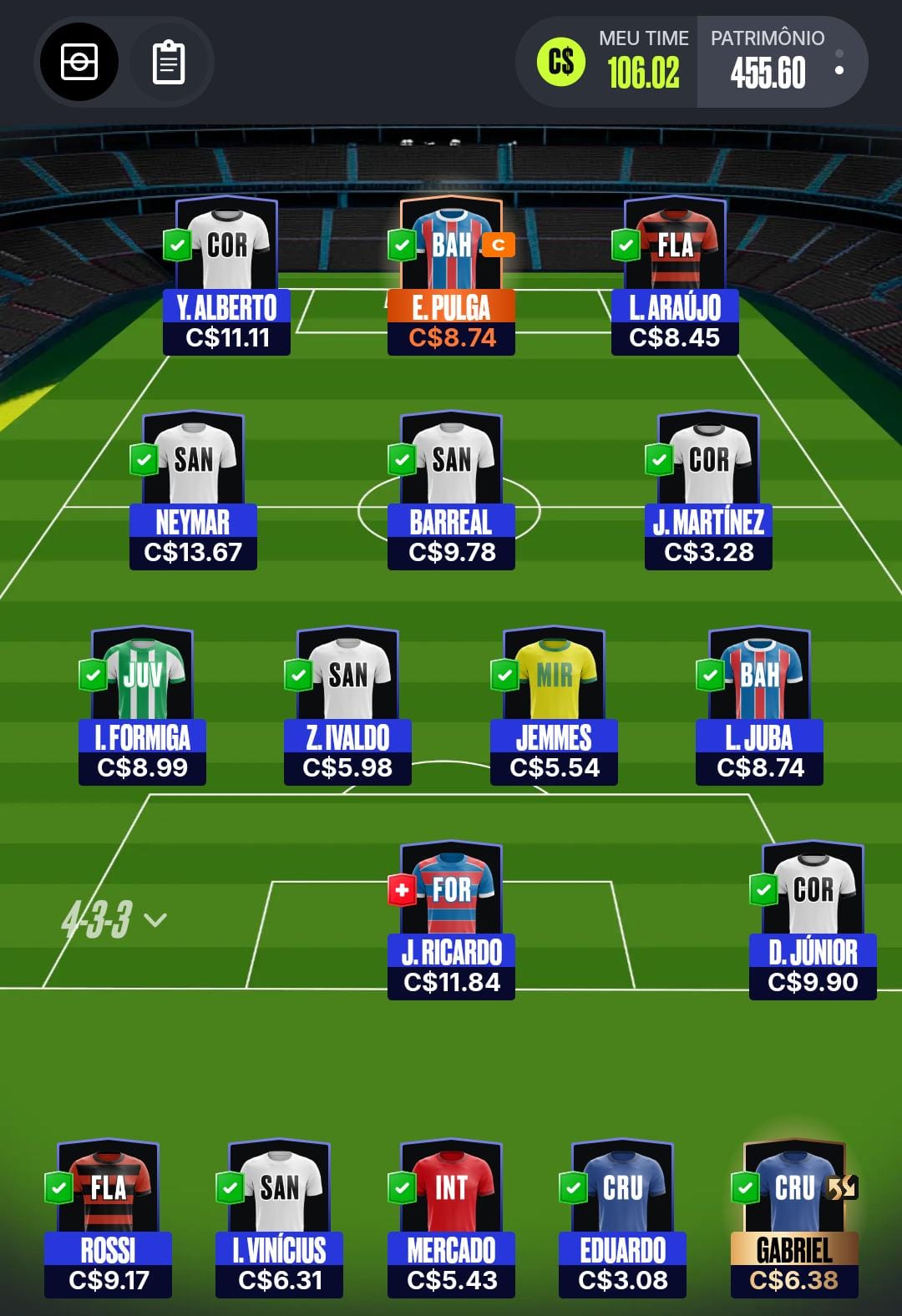Switch to the clipboard list view
The width and height of the screenshot is (902, 1316).
(169, 62)
